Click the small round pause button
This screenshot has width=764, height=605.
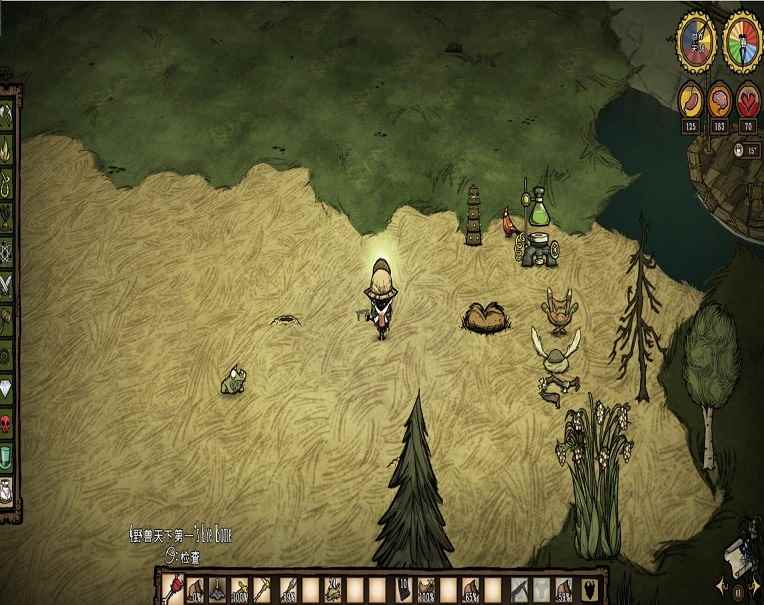tap(739, 592)
